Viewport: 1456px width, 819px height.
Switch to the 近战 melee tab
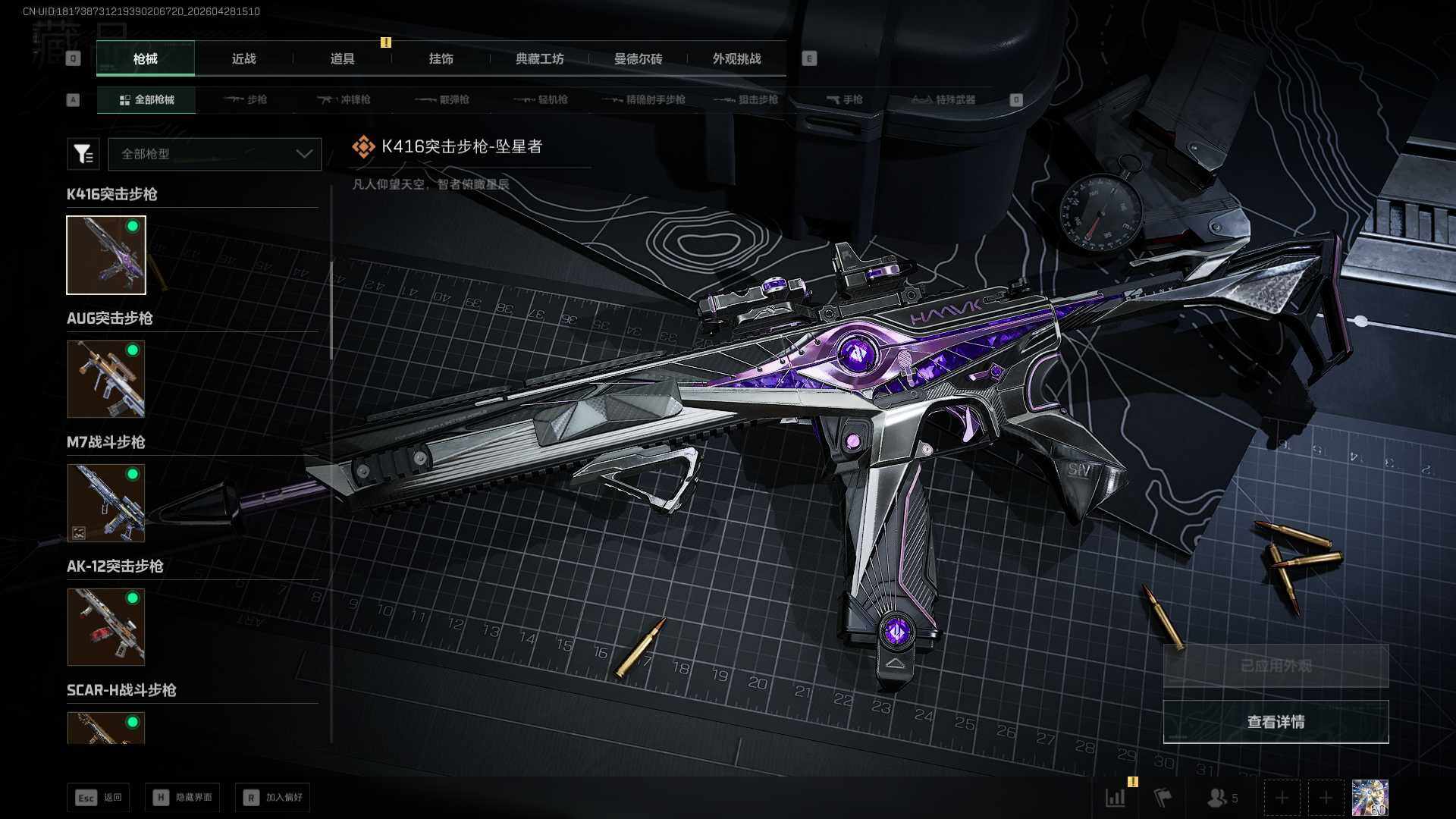[x=243, y=59]
